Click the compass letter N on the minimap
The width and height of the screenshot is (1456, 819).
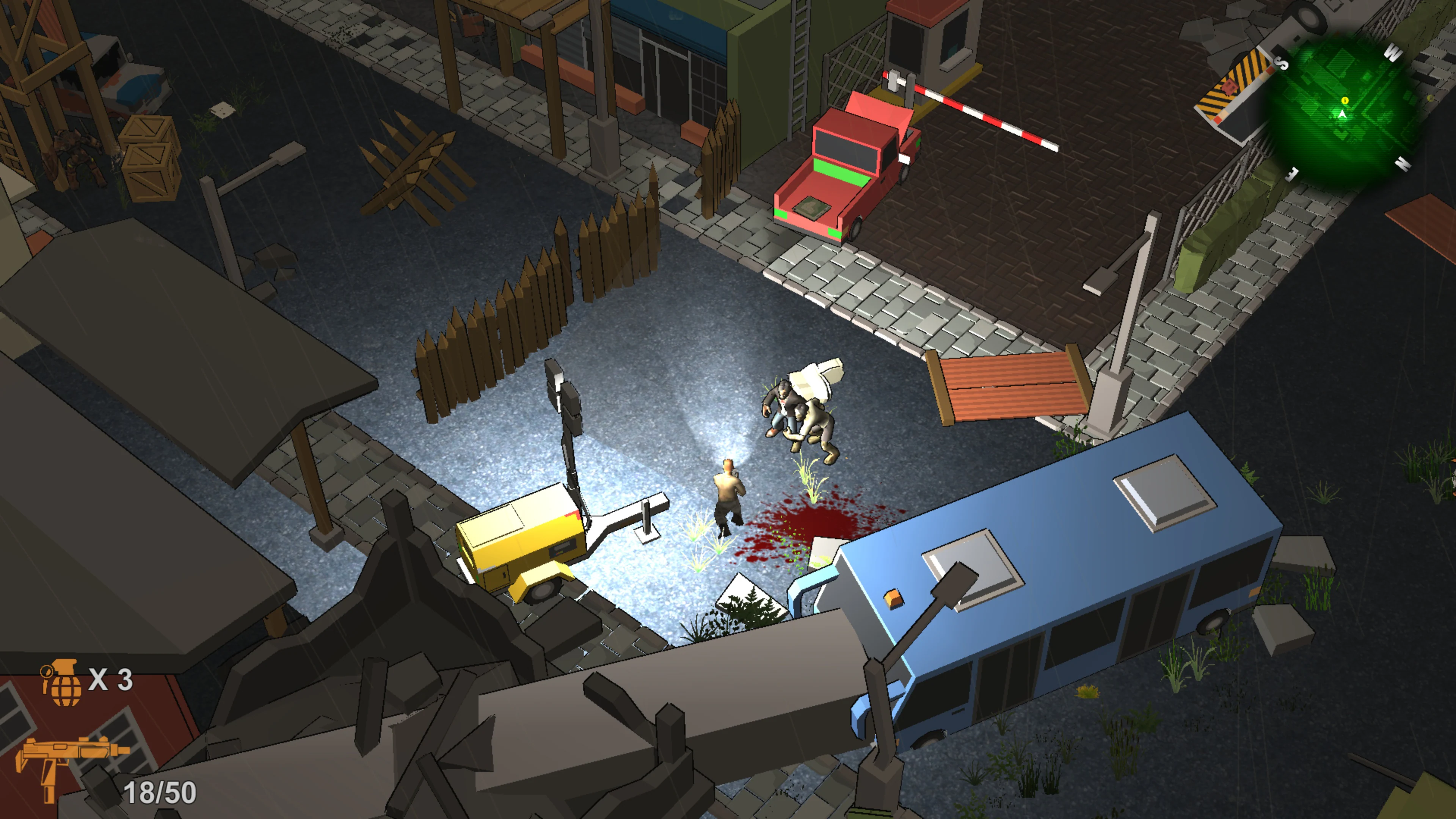point(1402,163)
